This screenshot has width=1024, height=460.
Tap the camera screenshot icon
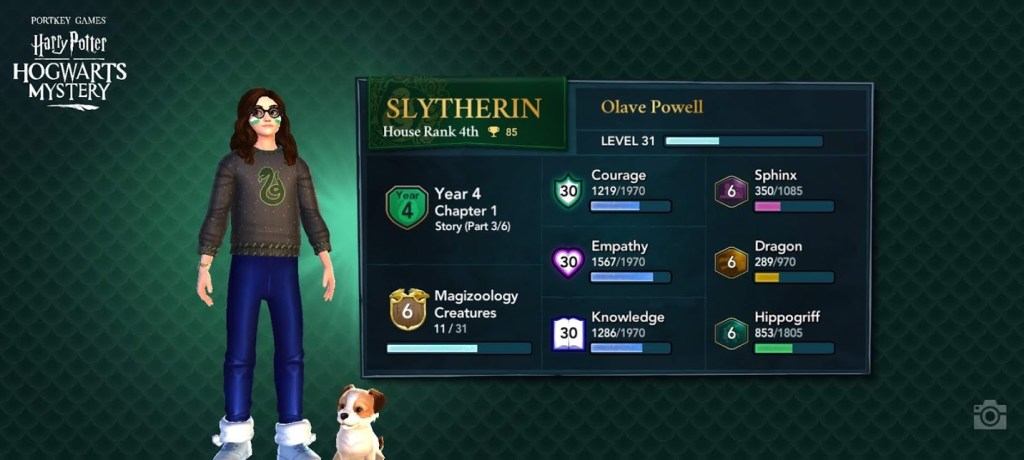[989, 415]
